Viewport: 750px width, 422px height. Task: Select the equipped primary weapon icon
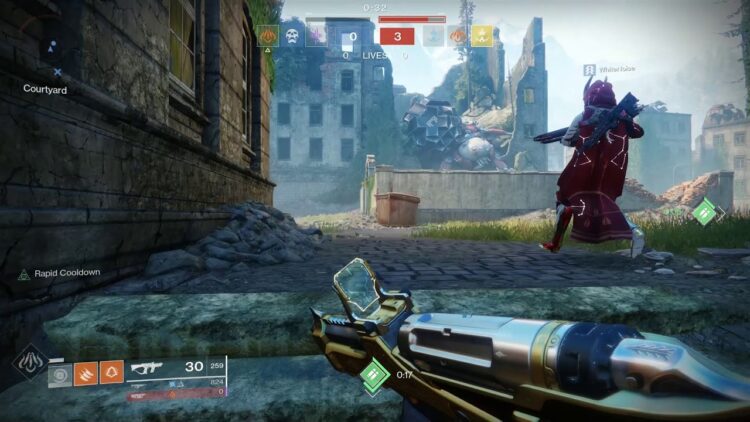coord(147,367)
